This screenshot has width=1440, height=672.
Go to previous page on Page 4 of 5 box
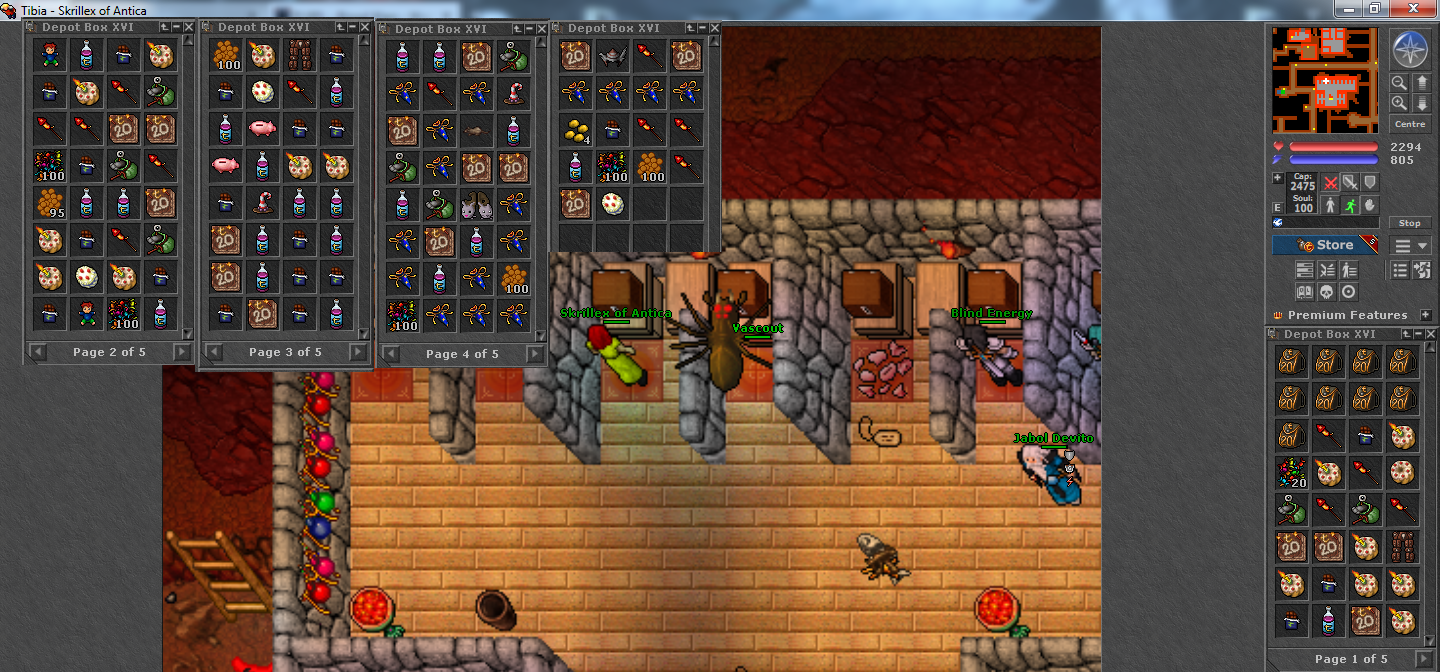[389, 353]
